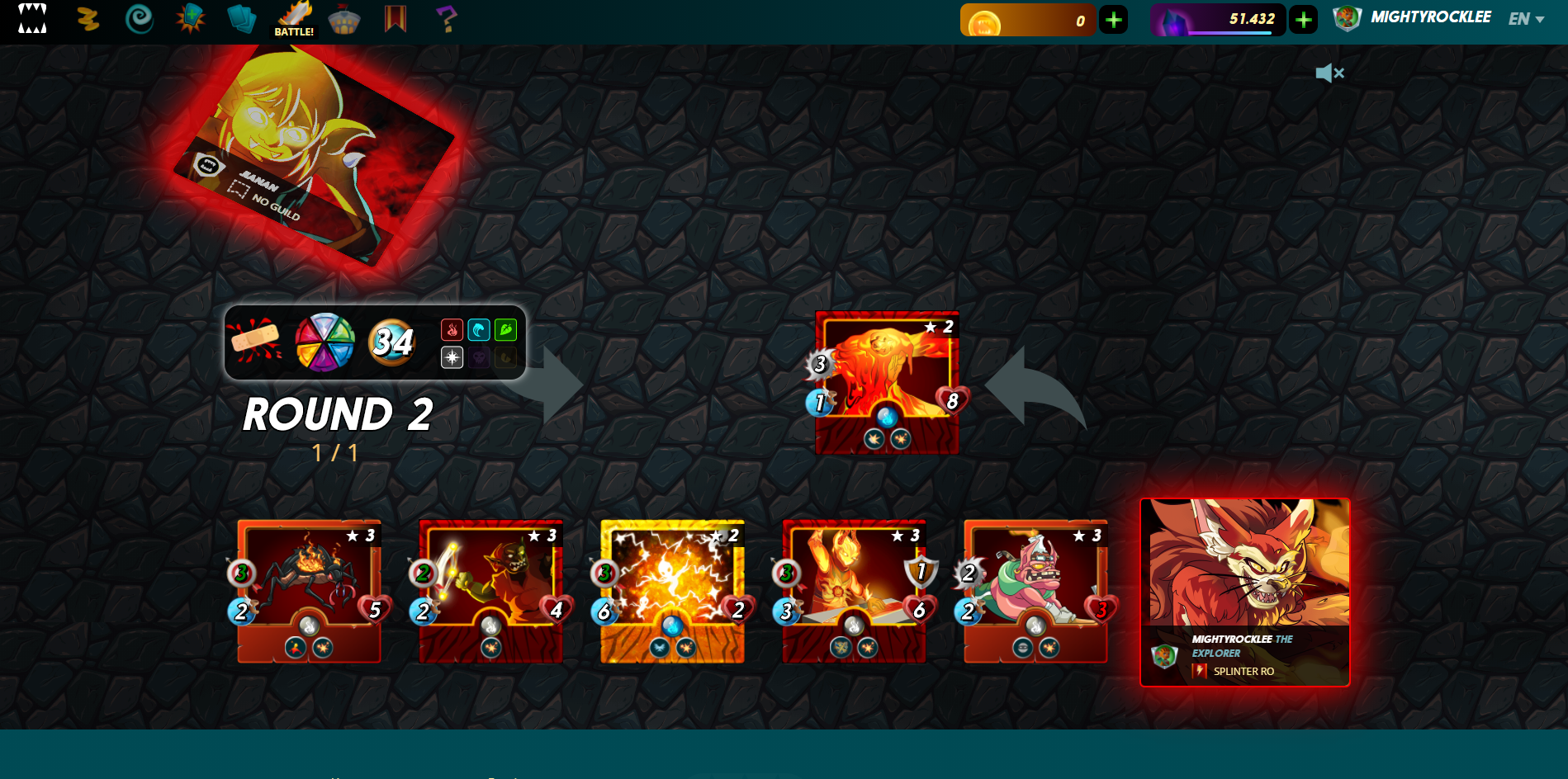View the dark energy crystal balance bar
The image size is (1568, 779).
tap(1218, 18)
